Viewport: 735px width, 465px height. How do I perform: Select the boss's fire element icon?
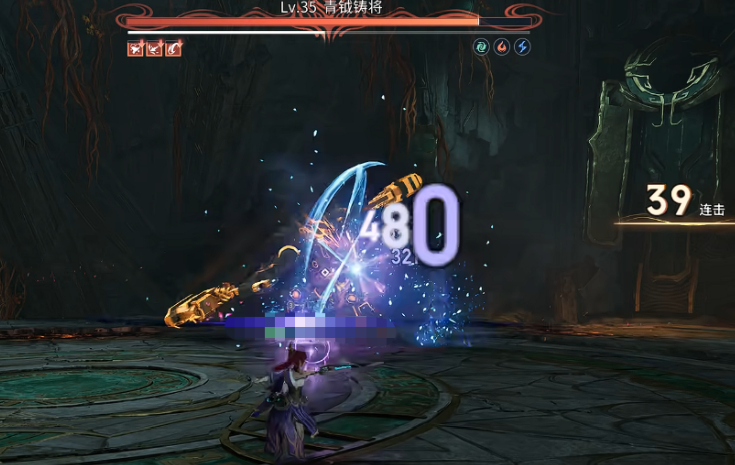pyautogui.click(x=502, y=47)
